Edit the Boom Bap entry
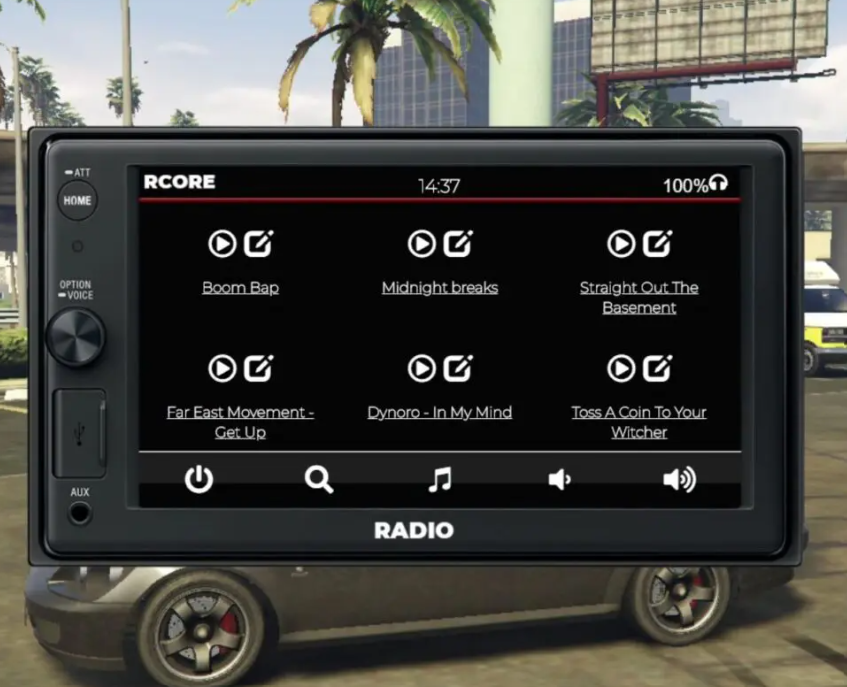The image size is (847, 687). click(258, 244)
